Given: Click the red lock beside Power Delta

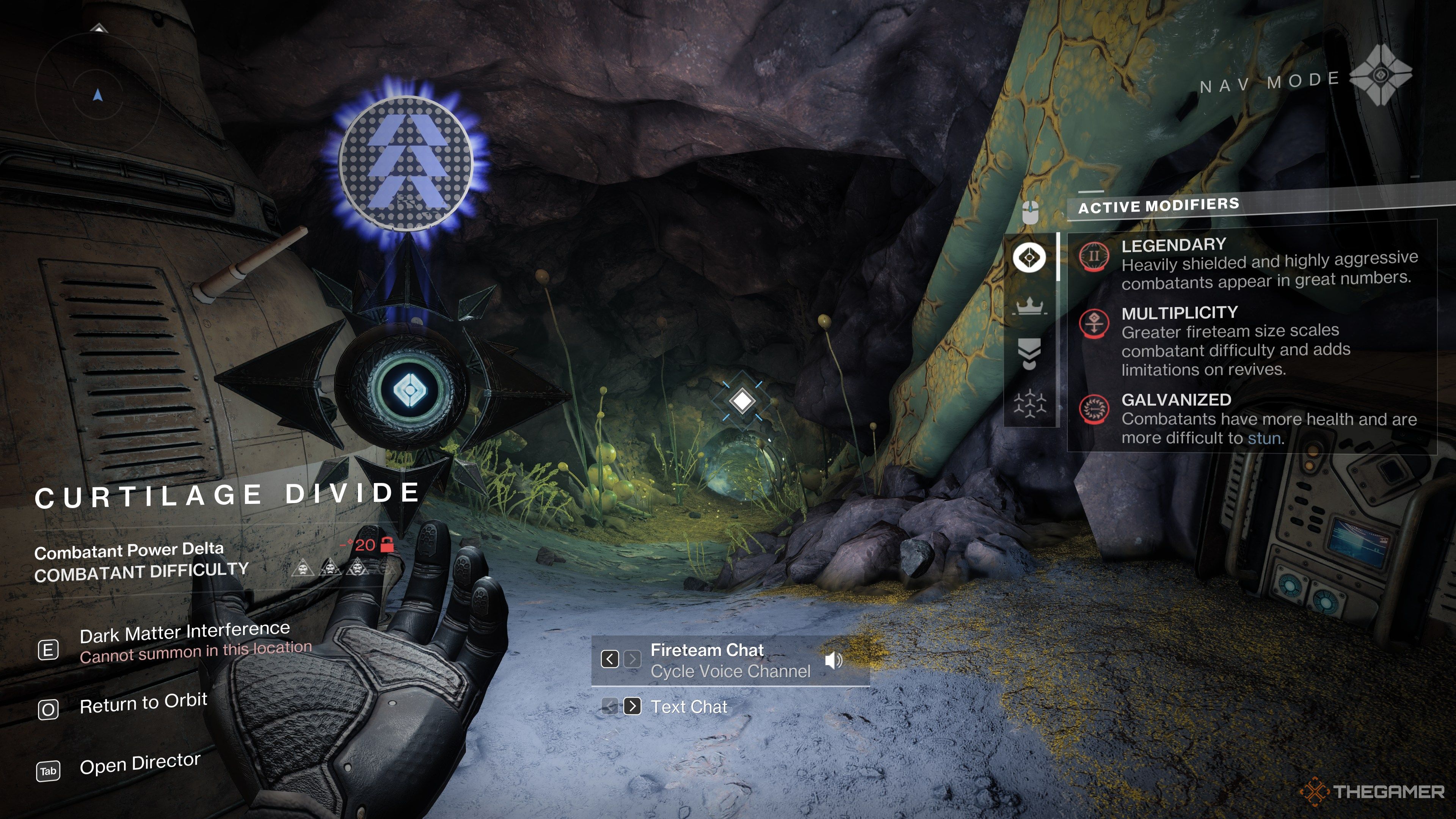Looking at the screenshot, I should [387, 545].
